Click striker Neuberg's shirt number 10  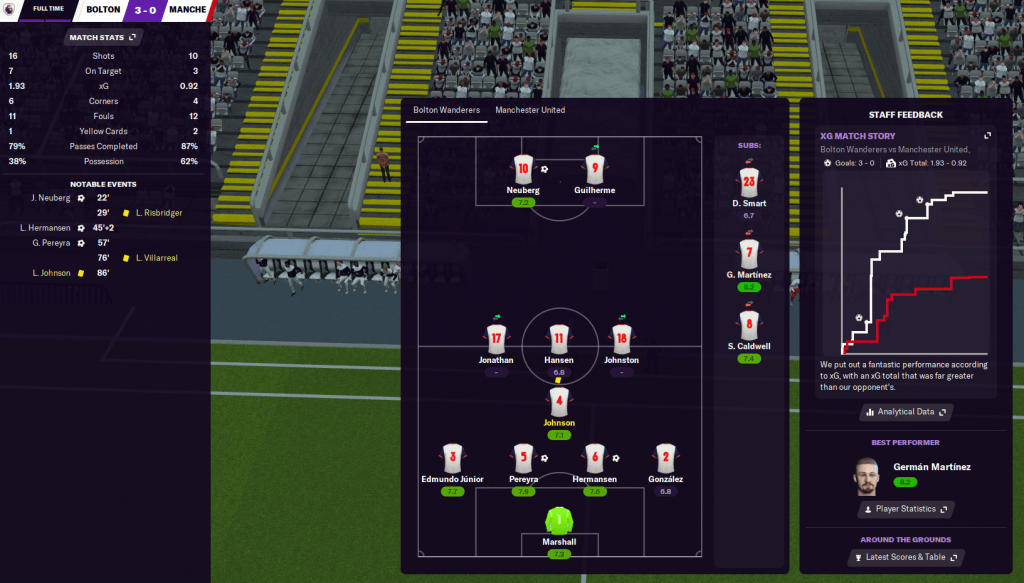click(x=523, y=167)
